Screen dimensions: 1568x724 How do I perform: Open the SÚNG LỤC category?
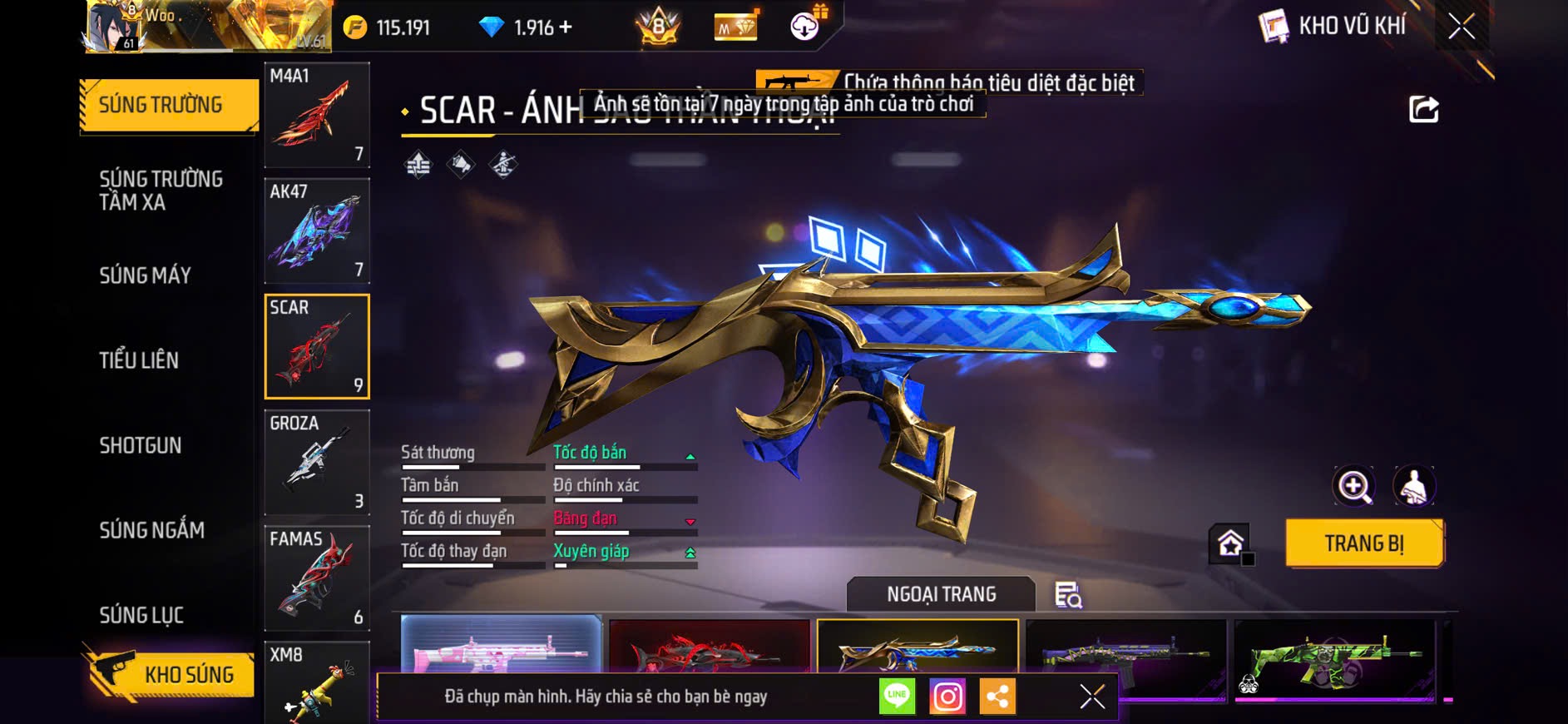(141, 615)
